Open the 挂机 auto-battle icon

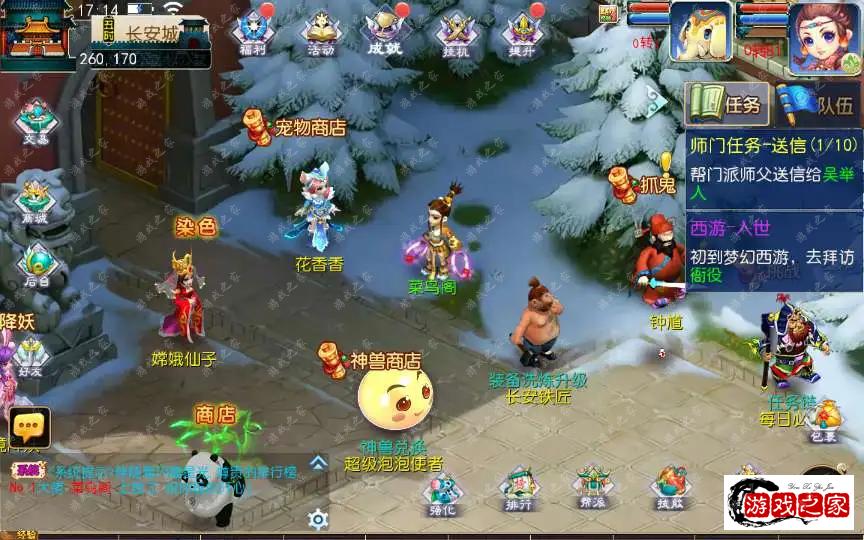[454, 31]
